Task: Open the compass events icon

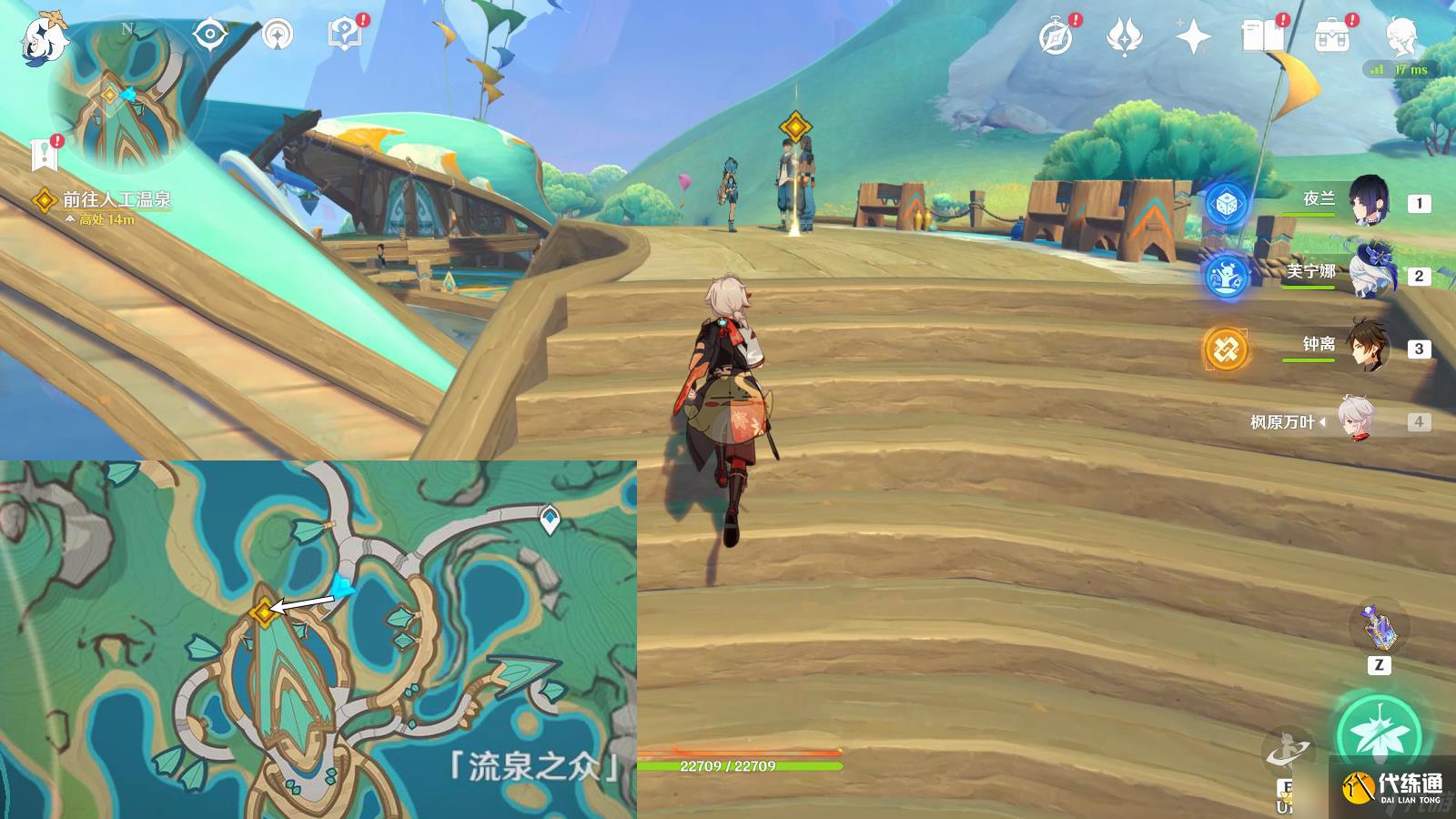Action: 1056,37
